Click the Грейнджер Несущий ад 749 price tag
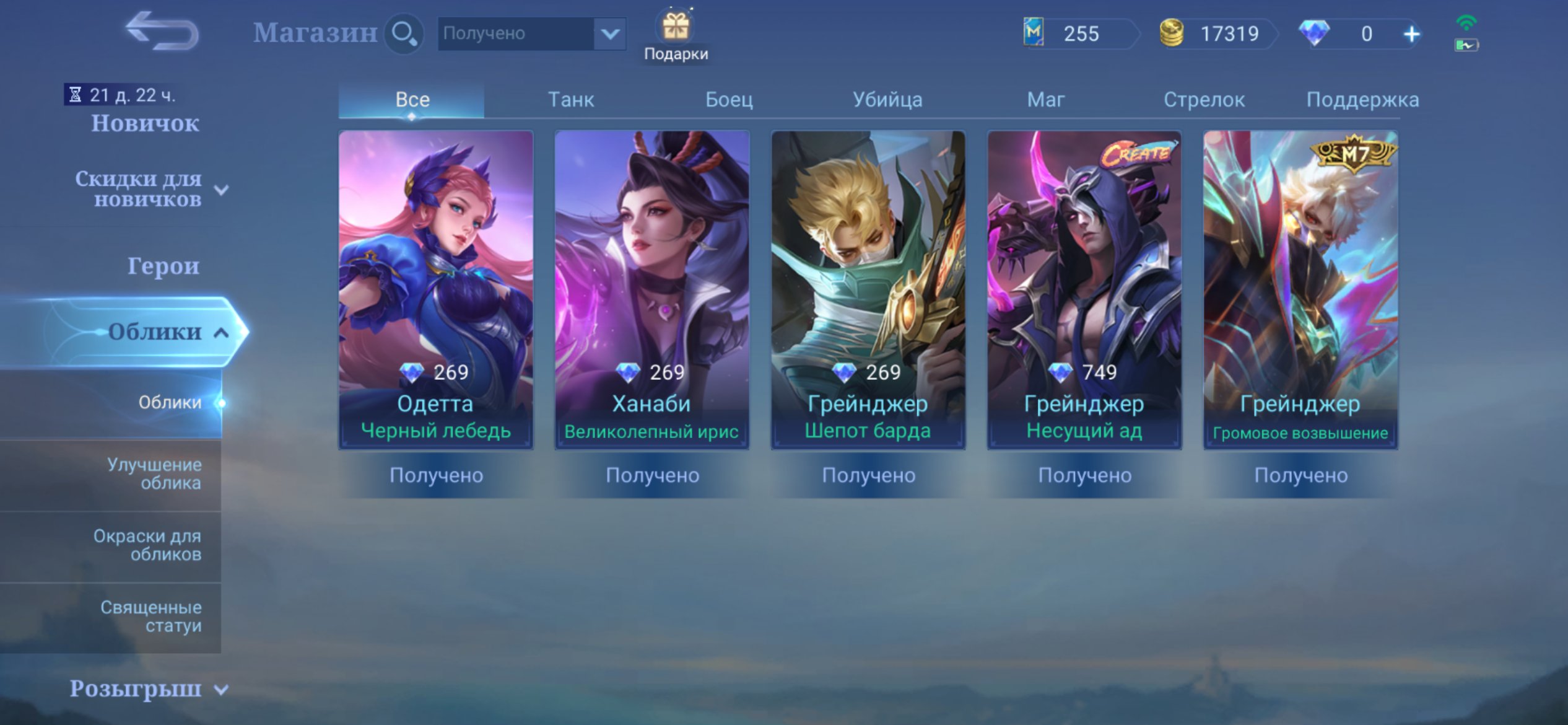Screen dimensions: 1568x725 [1084, 370]
